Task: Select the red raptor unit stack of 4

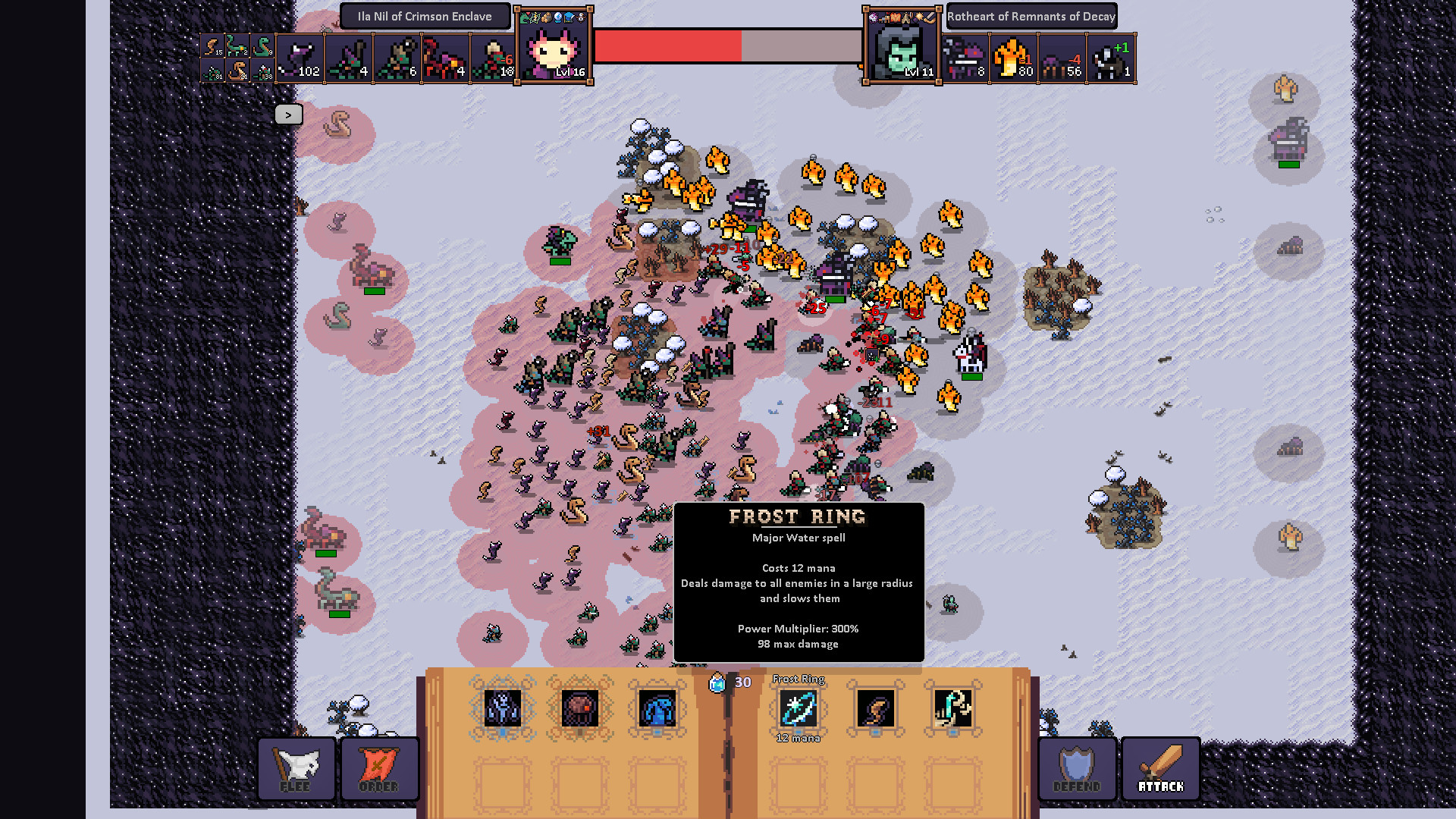Action: coord(445,58)
